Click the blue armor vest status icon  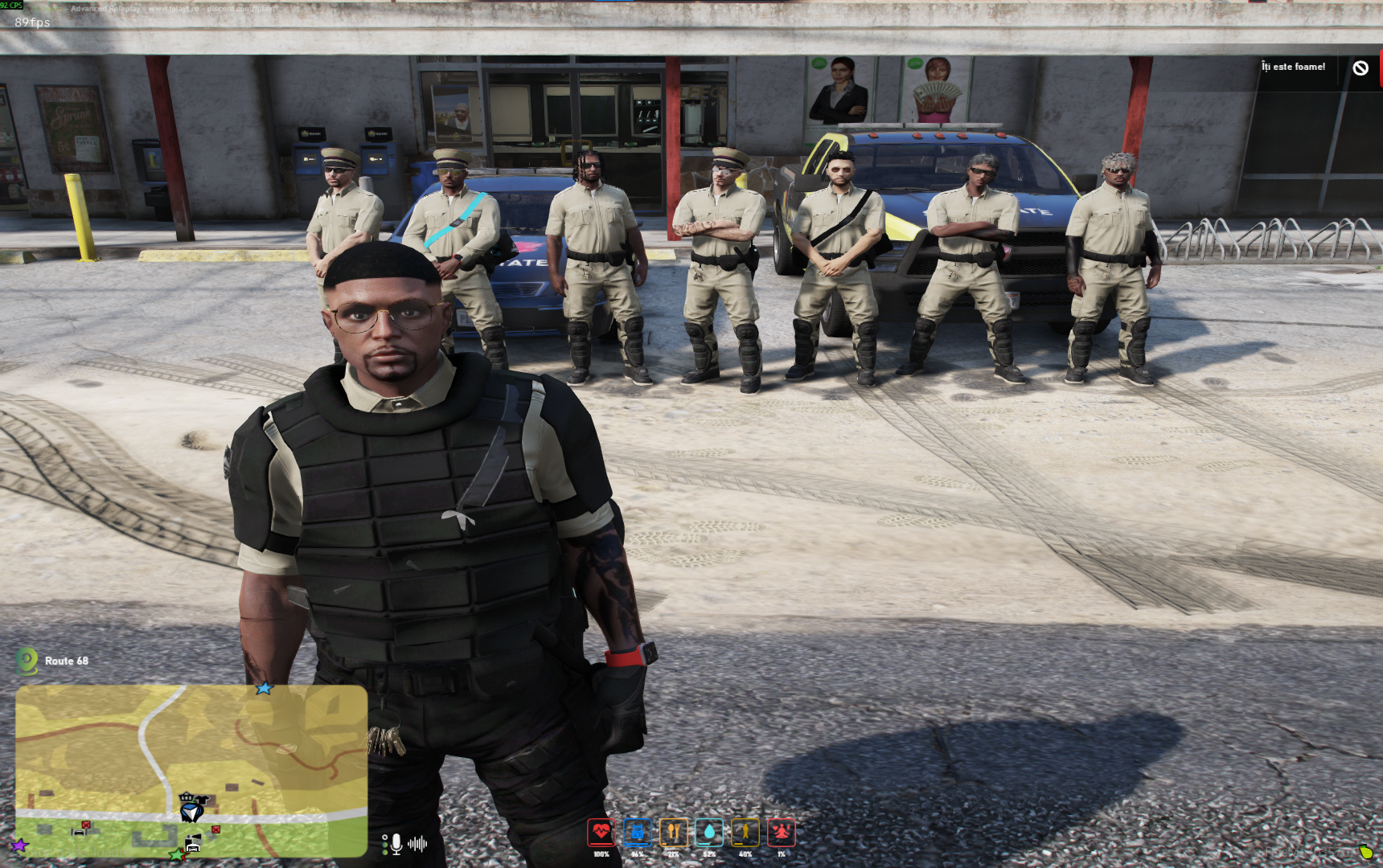pos(637,833)
